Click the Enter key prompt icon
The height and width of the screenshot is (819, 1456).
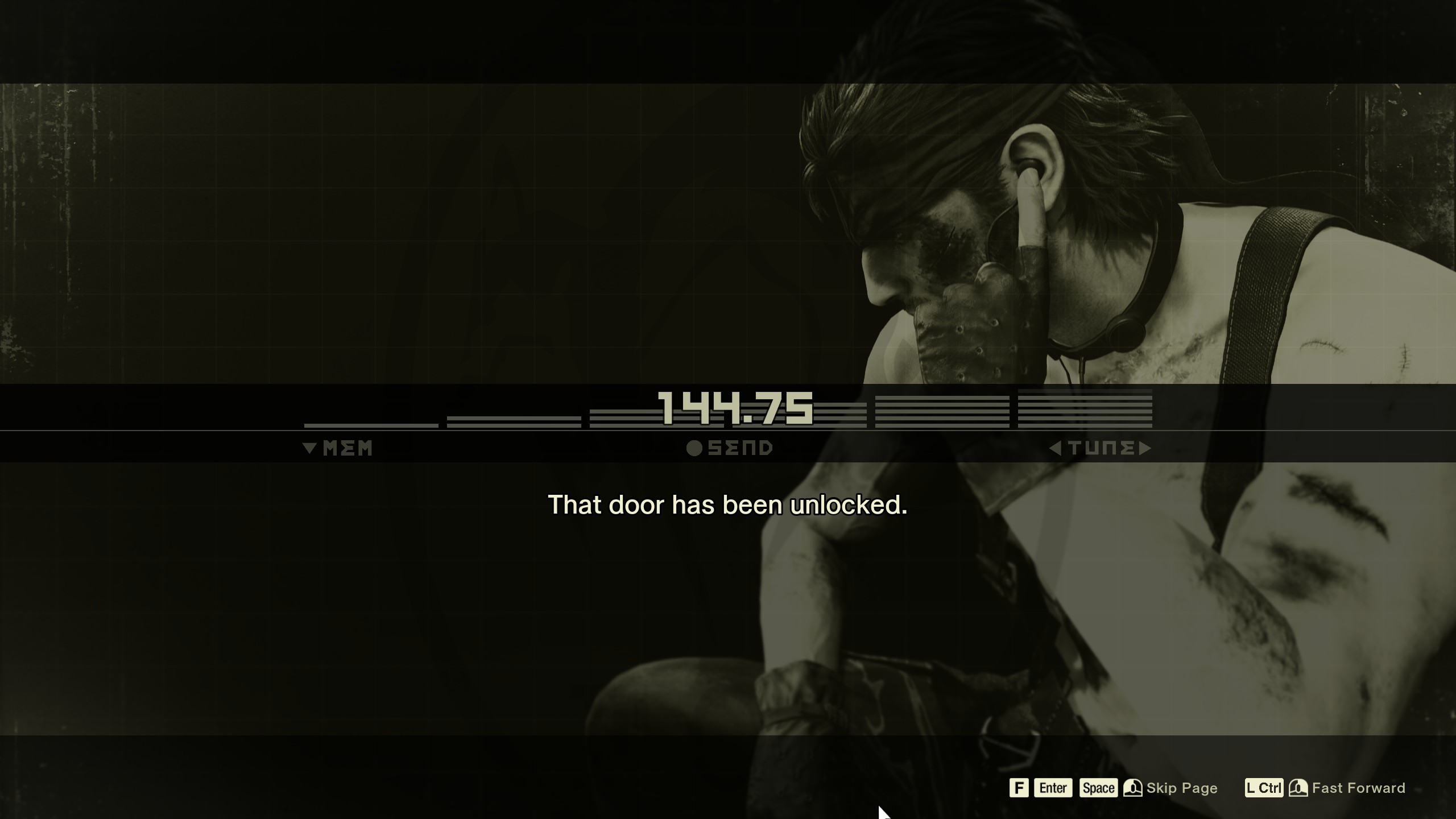1053,788
